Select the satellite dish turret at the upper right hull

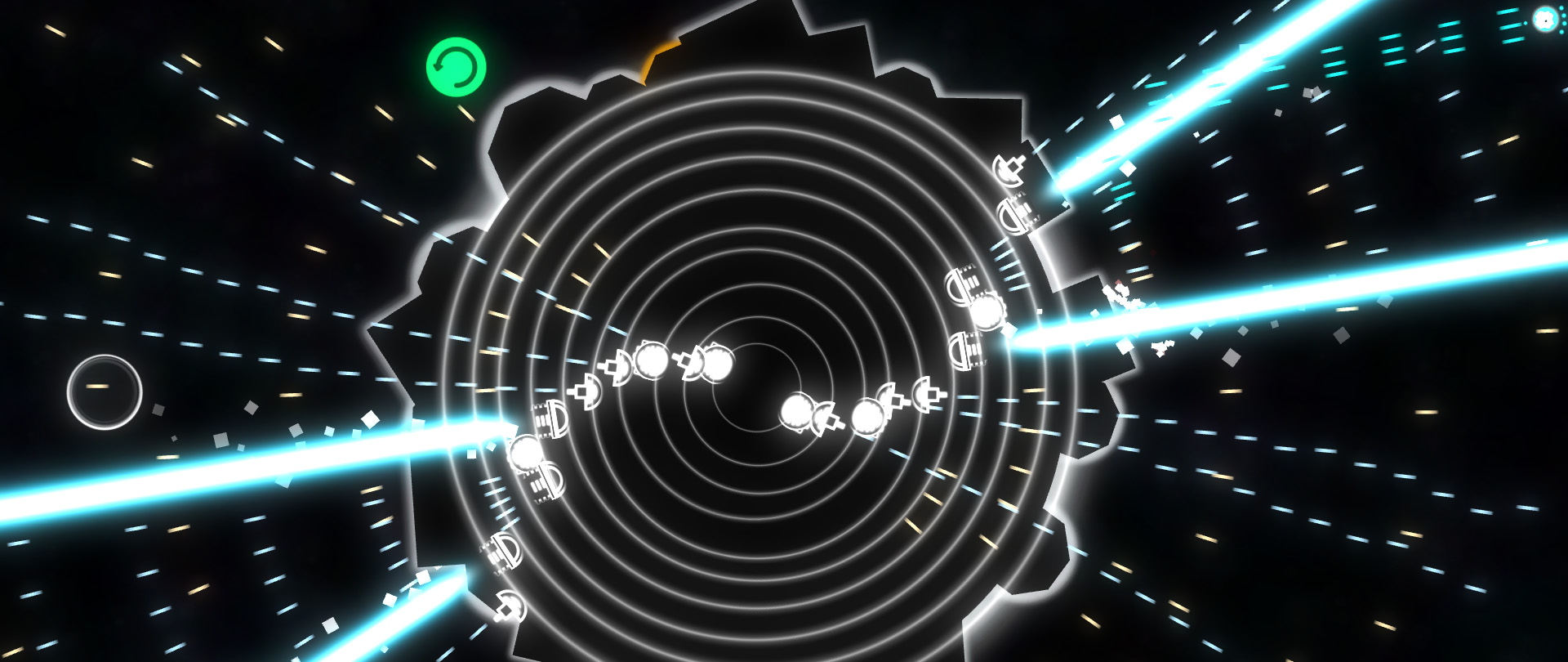tap(1008, 168)
